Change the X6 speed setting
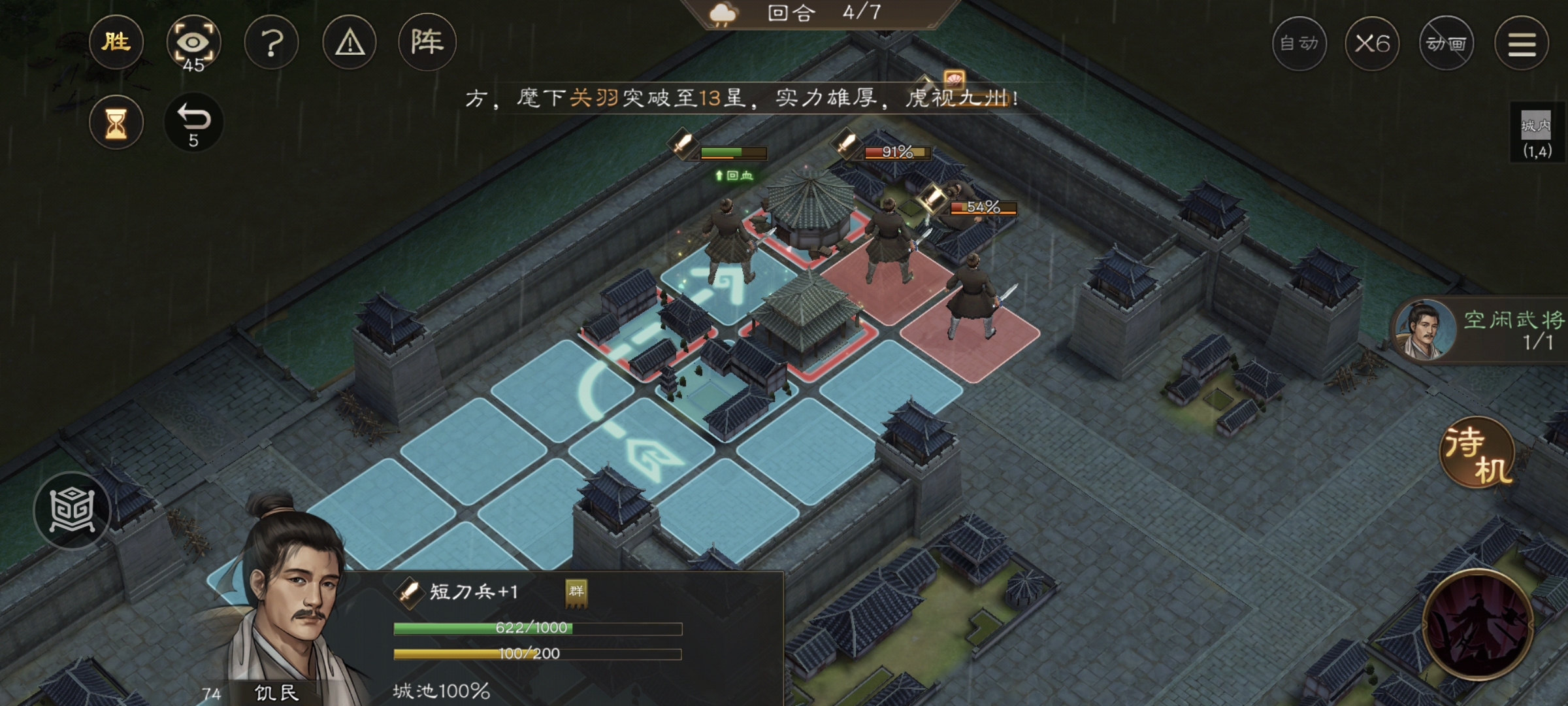Viewport: 1568px width, 706px height. tap(1372, 44)
